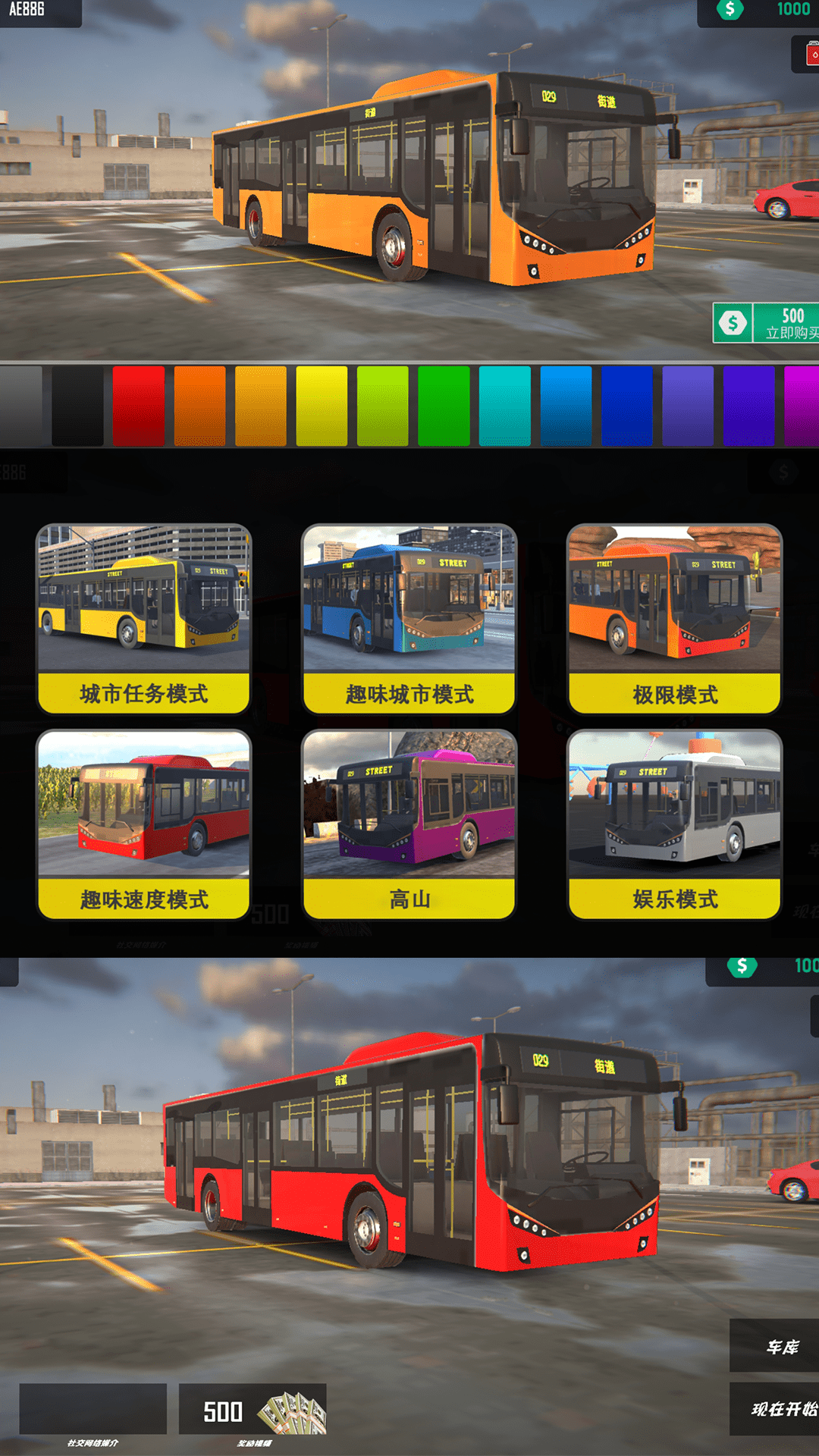Select 城市任务模式 game mode

(x=144, y=619)
